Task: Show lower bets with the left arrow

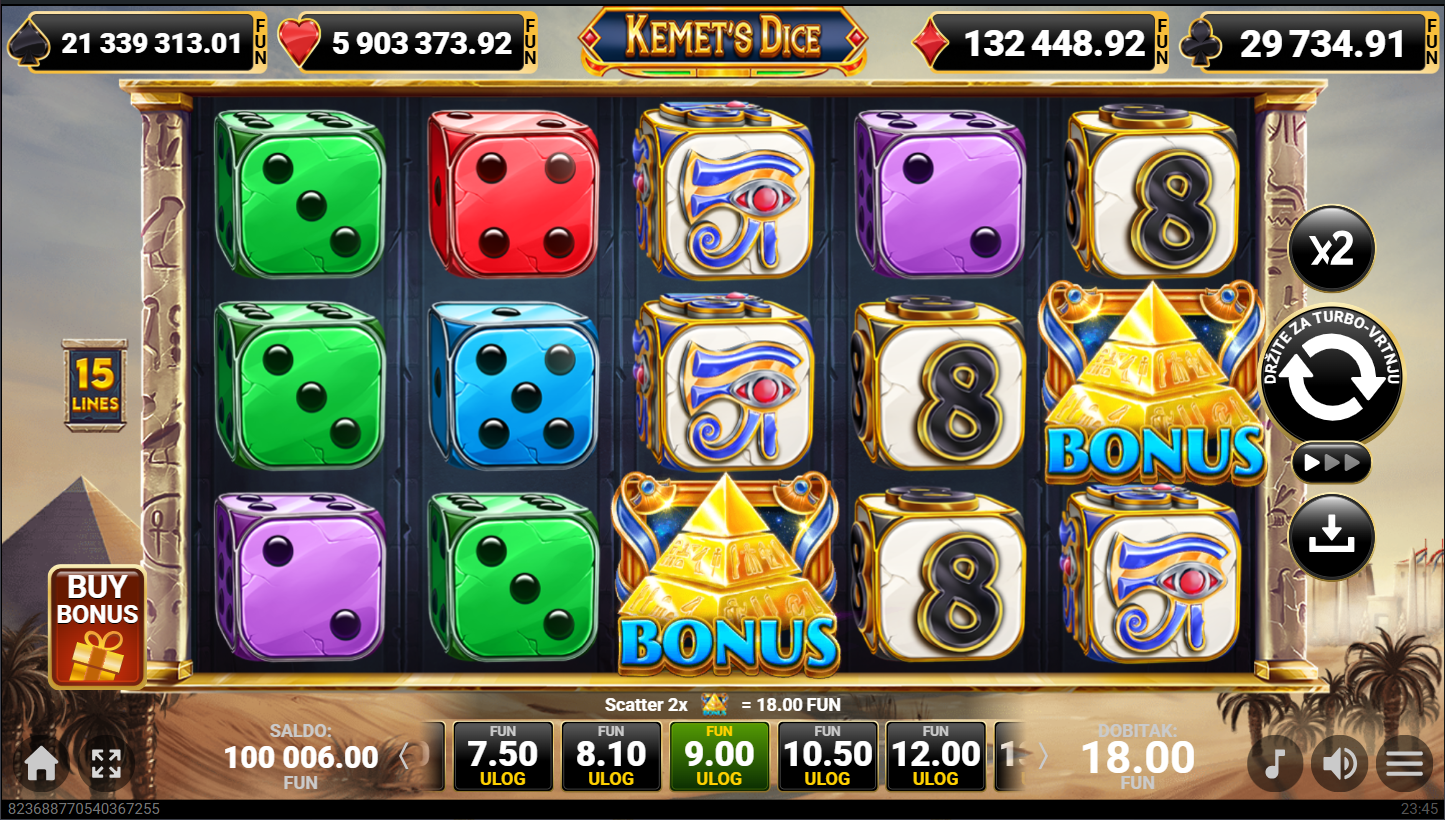Action: (405, 756)
